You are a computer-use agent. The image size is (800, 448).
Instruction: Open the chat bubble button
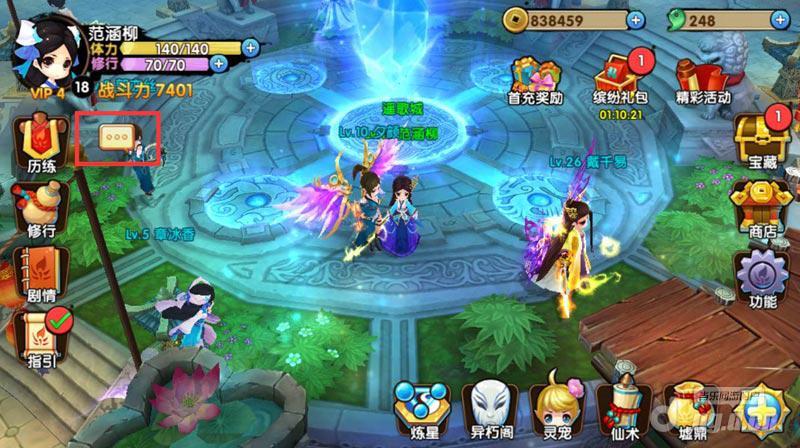click(x=117, y=140)
